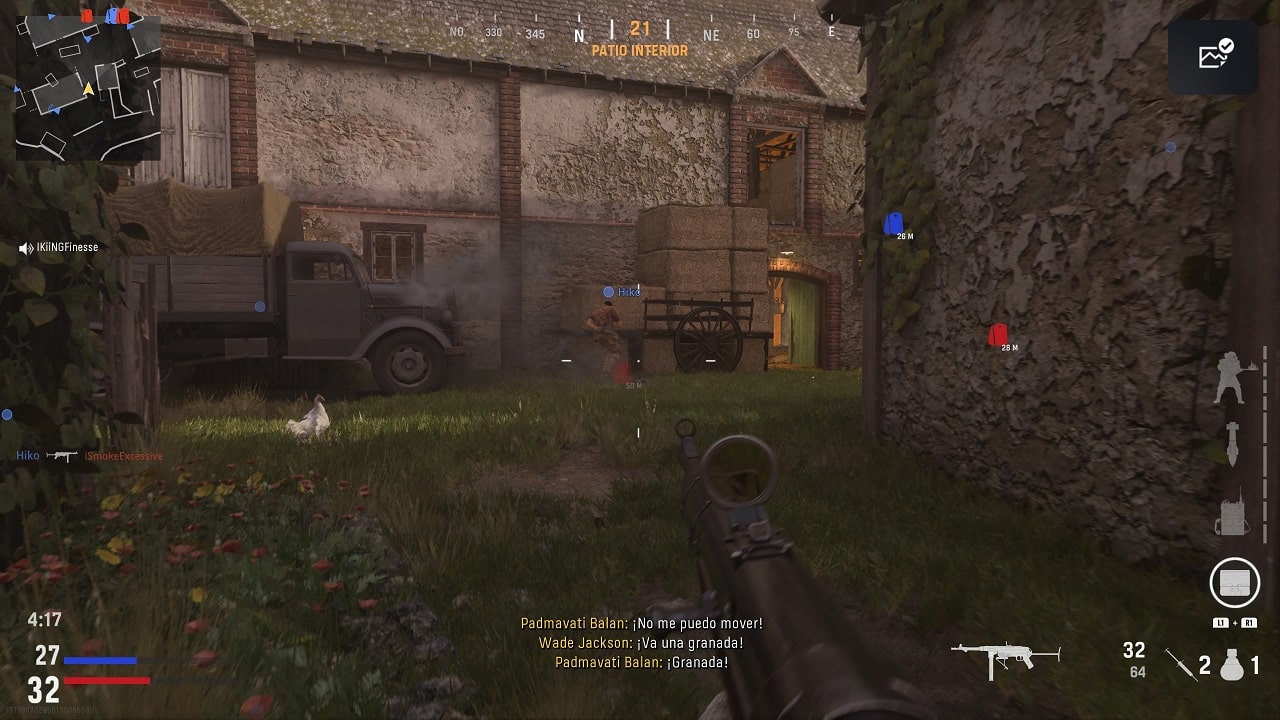Click the compass heading bar
This screenshot has width=1280, height=720.
point(640,33)
